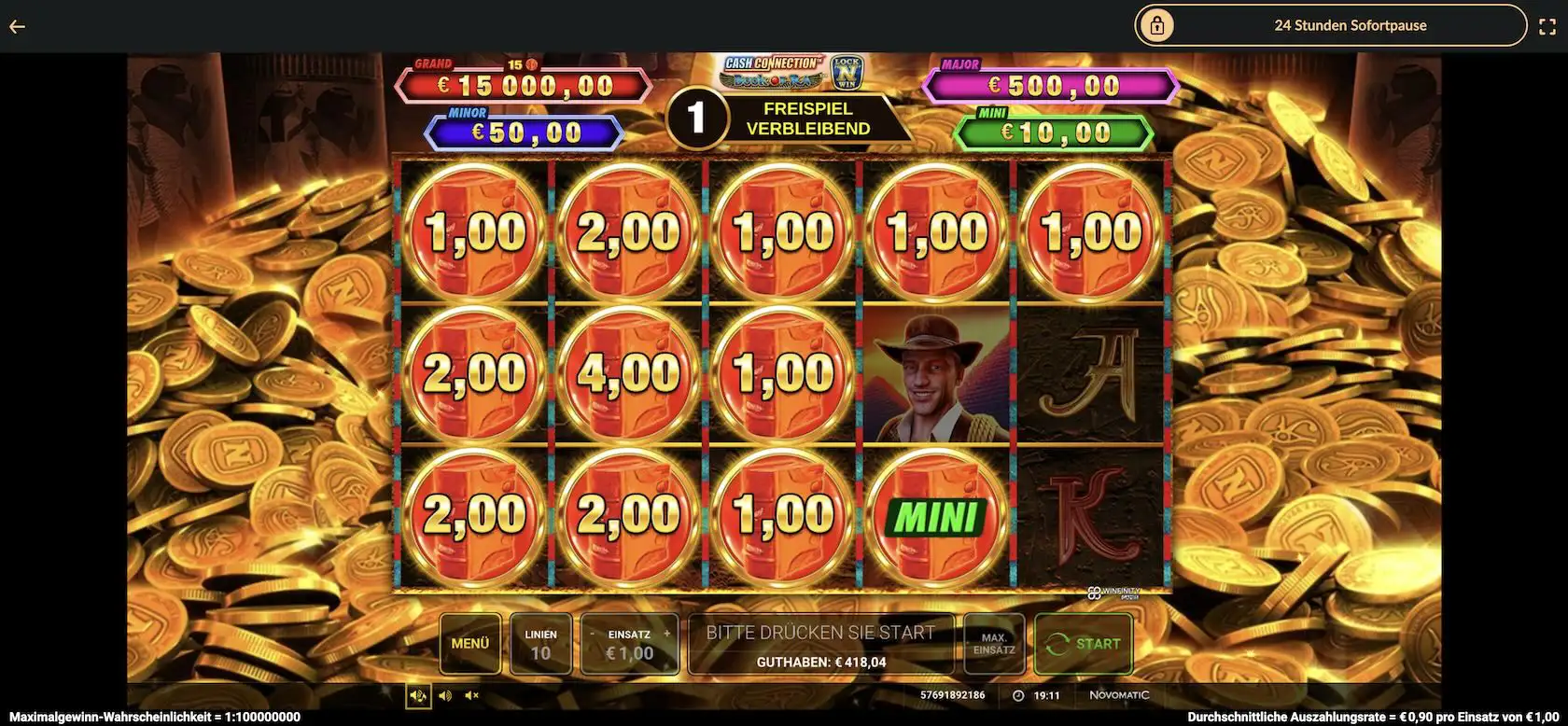Open the LINIEN 10 selection panel
Image resolution: width=1568 pixels, height=726 pixels.
[x=541, y=643]
